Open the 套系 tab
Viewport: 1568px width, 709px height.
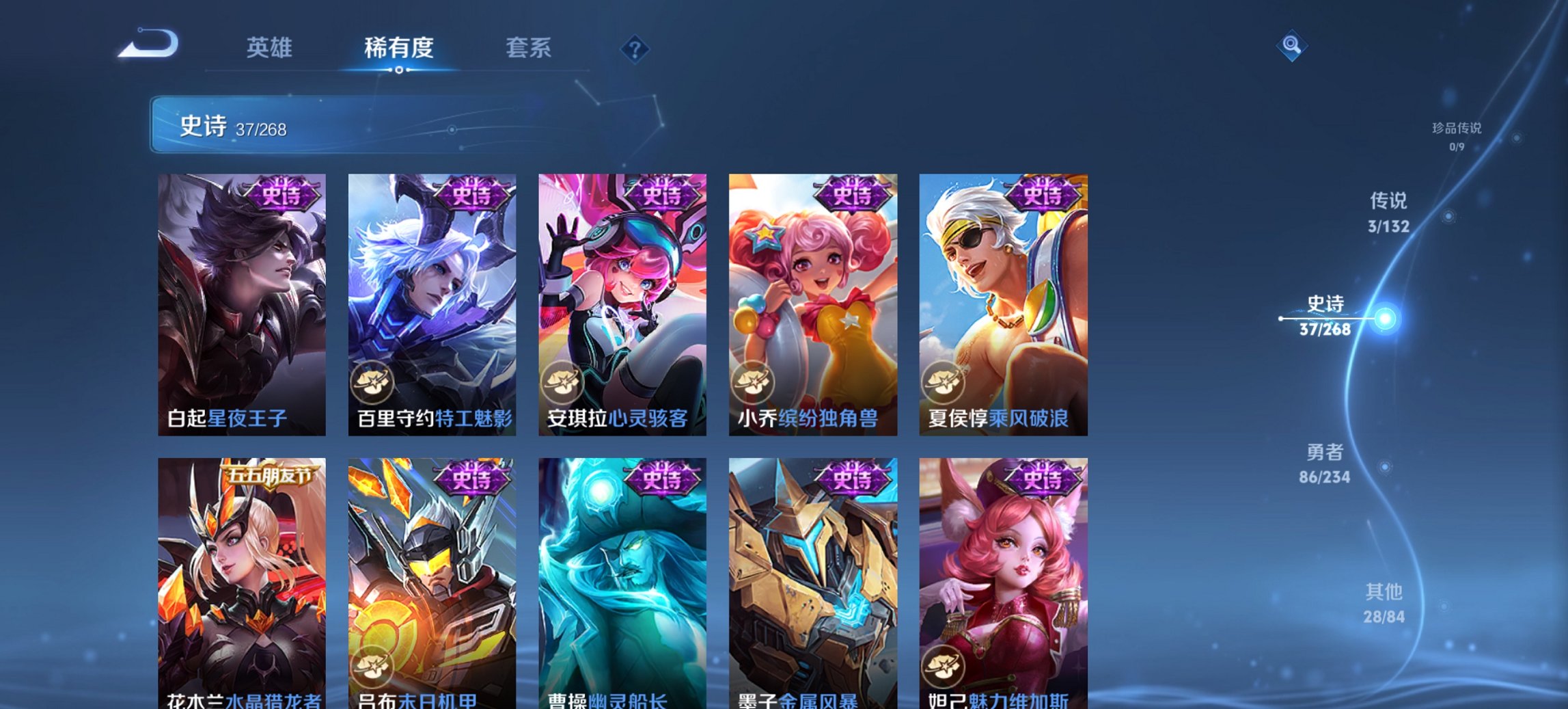tap(529, 48)
